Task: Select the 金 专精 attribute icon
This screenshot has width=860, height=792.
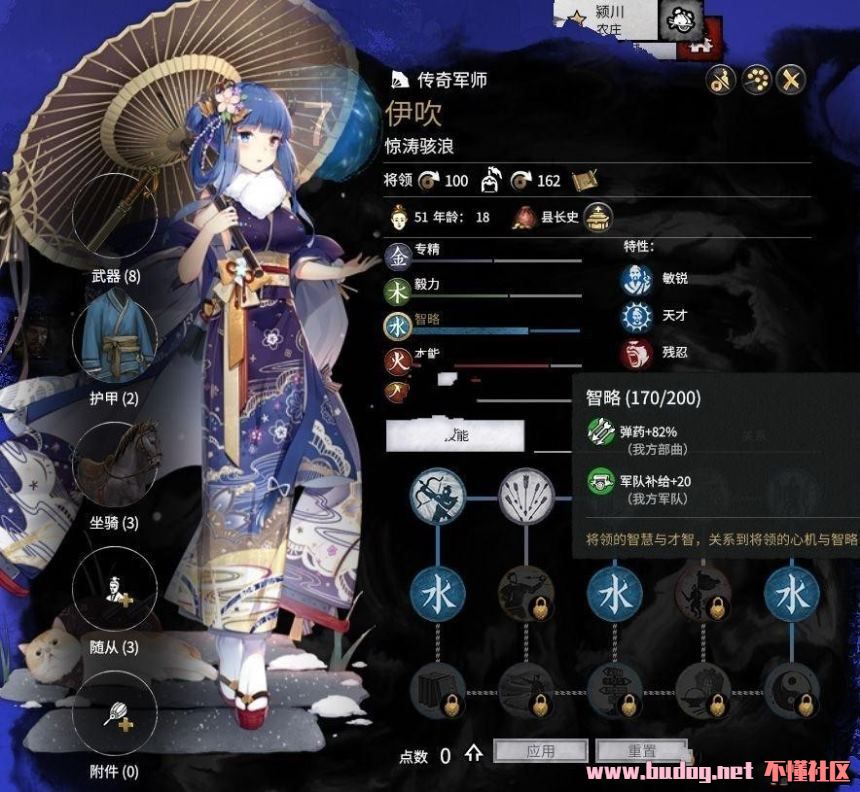Action: pyautogui.click(x=398, y=258)
